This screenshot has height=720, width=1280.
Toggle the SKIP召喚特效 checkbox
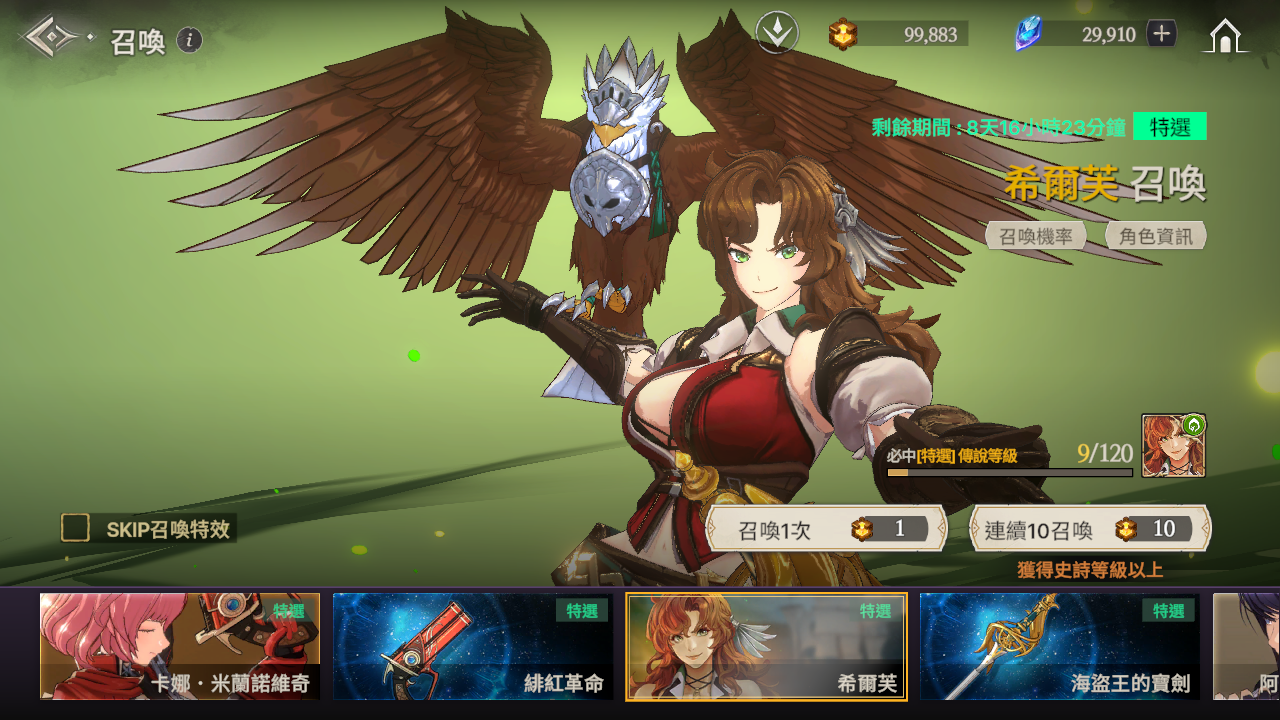[x=75, y=528]
